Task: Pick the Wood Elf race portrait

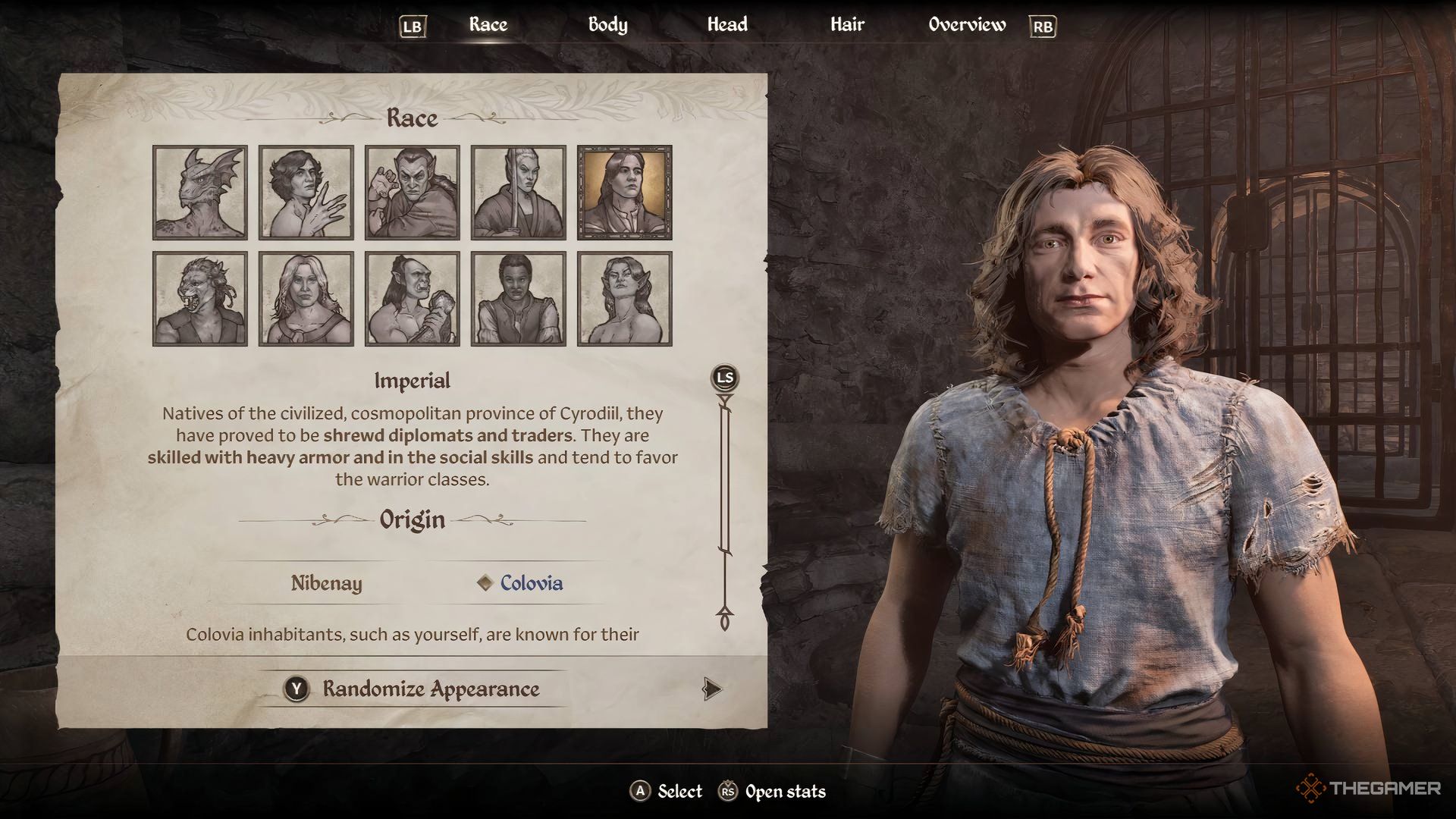Action: pyautogui.click(x=624, y=298)
